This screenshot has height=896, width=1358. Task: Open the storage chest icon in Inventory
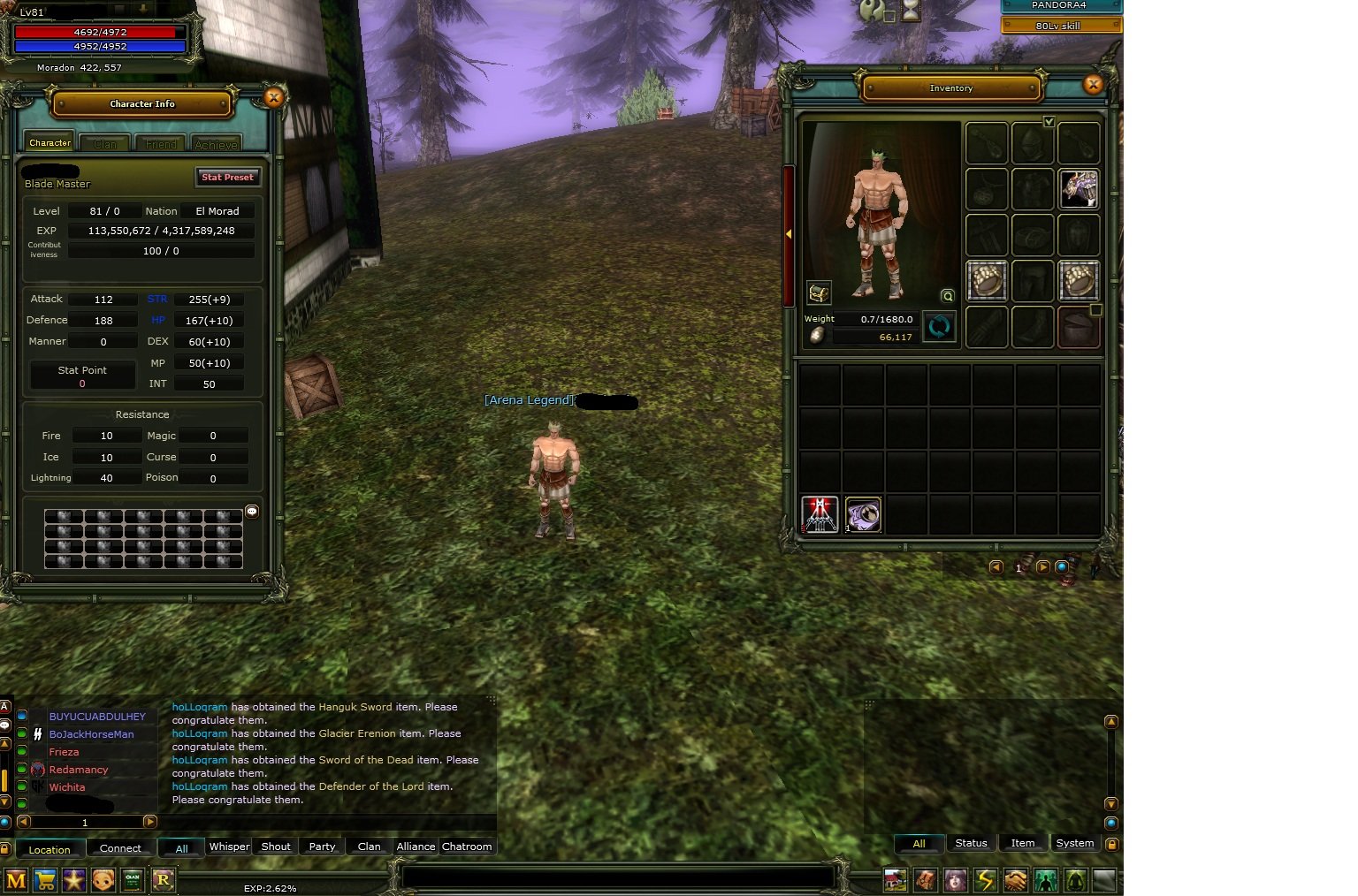click(x=819, y=292)
